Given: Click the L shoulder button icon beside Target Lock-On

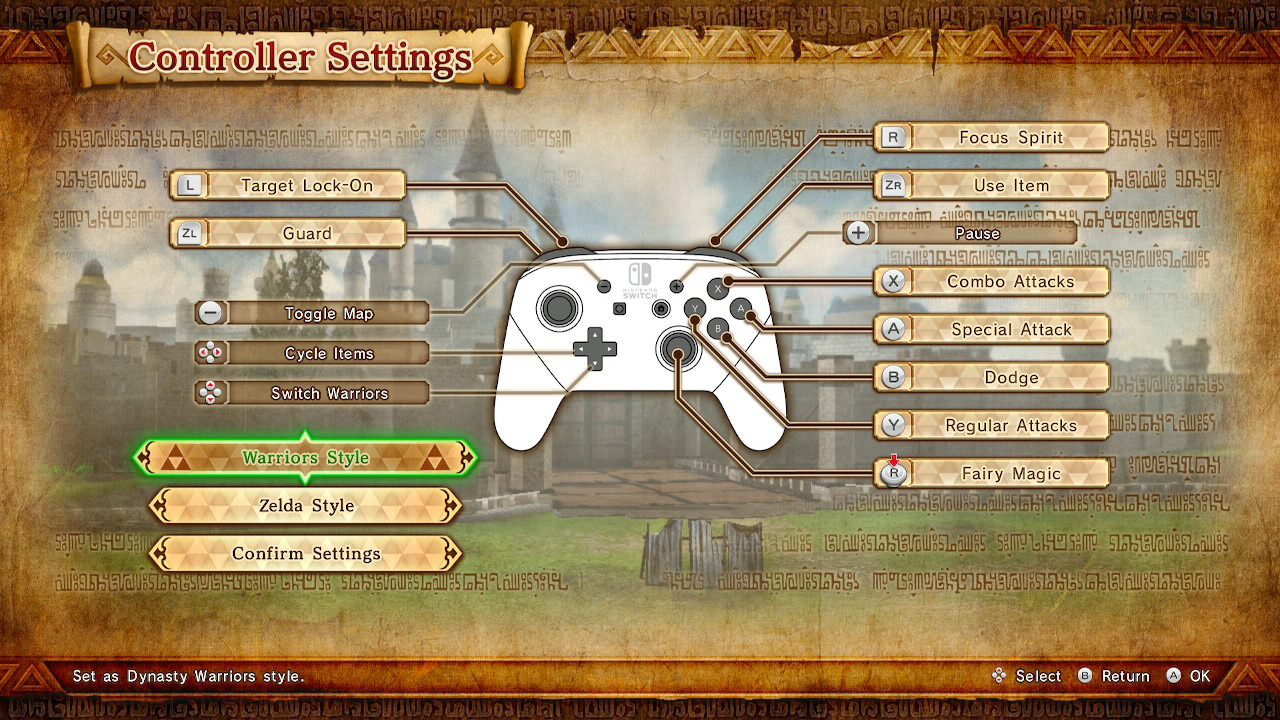Looking at the screenshot, I should (189, 185).
